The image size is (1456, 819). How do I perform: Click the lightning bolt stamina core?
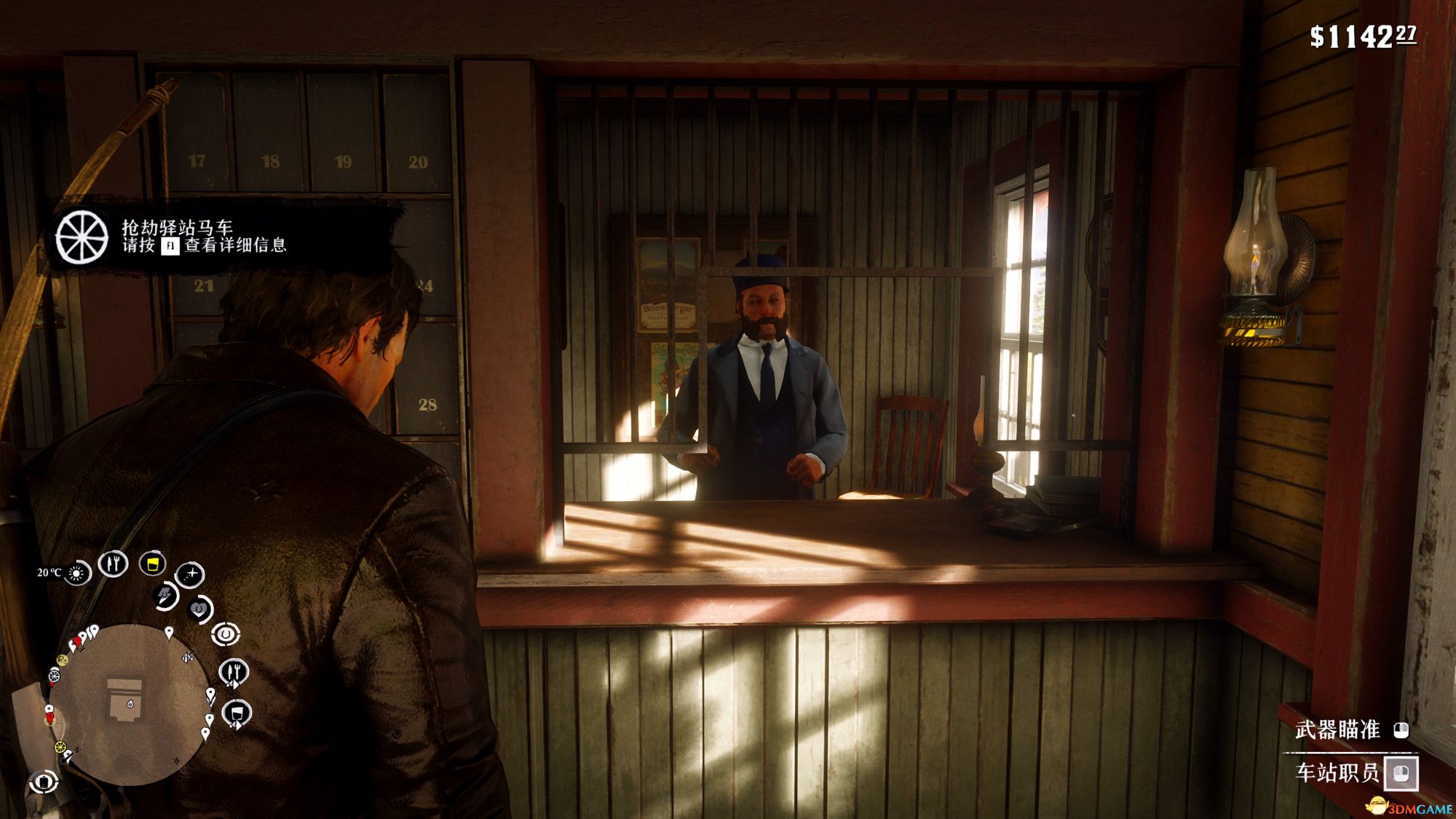(x=166, y=596)
